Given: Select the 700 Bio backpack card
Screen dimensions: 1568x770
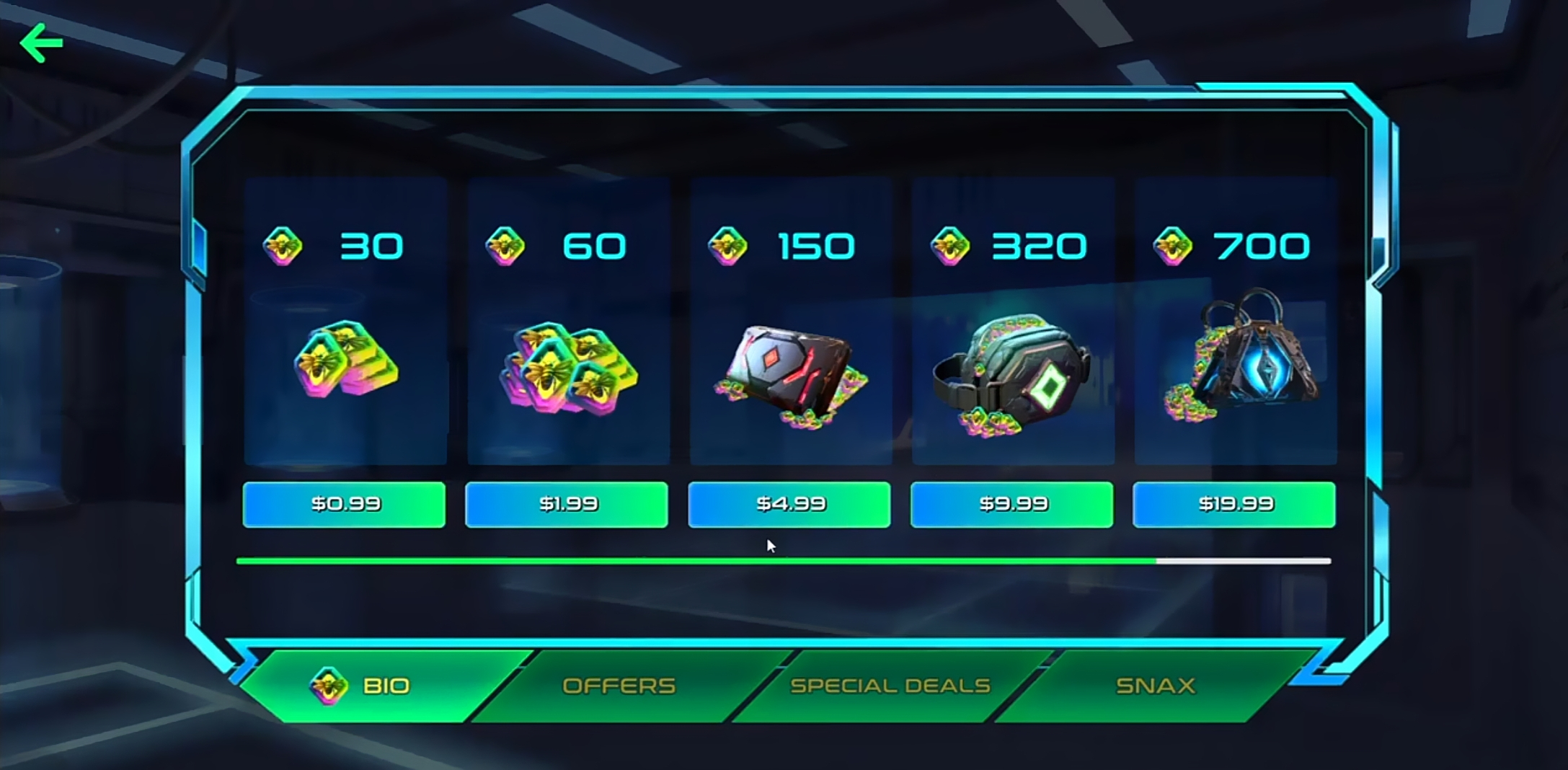Looking at the screenshot, I should (x=1236, y=322).
